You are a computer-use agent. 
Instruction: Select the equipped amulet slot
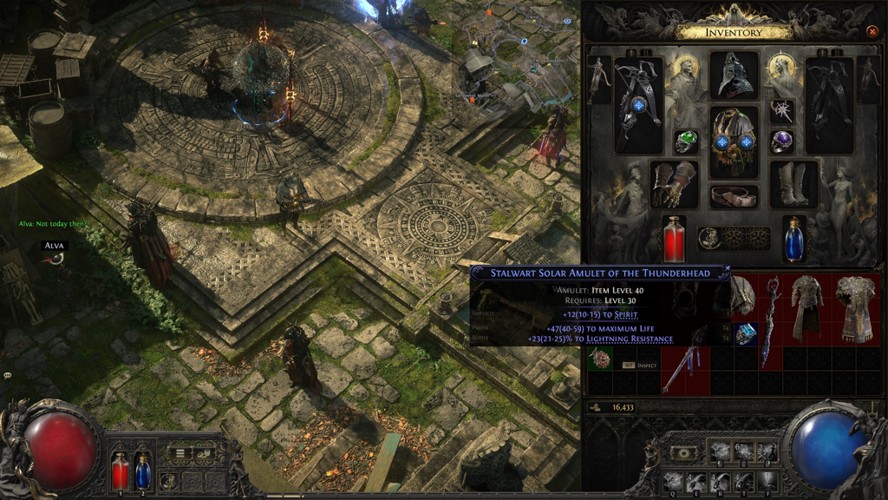click(781, 108)
